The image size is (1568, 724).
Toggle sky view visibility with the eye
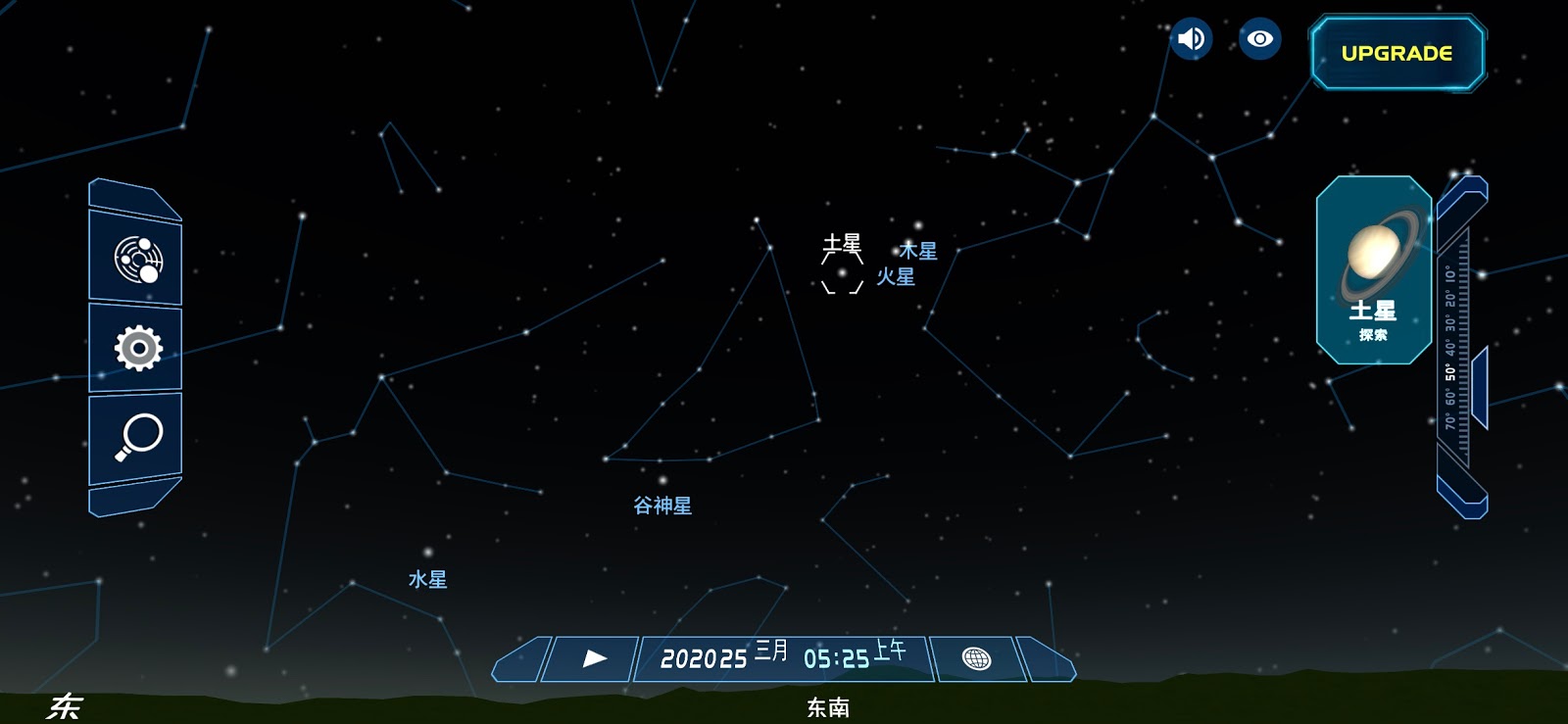pos(1260,39)
